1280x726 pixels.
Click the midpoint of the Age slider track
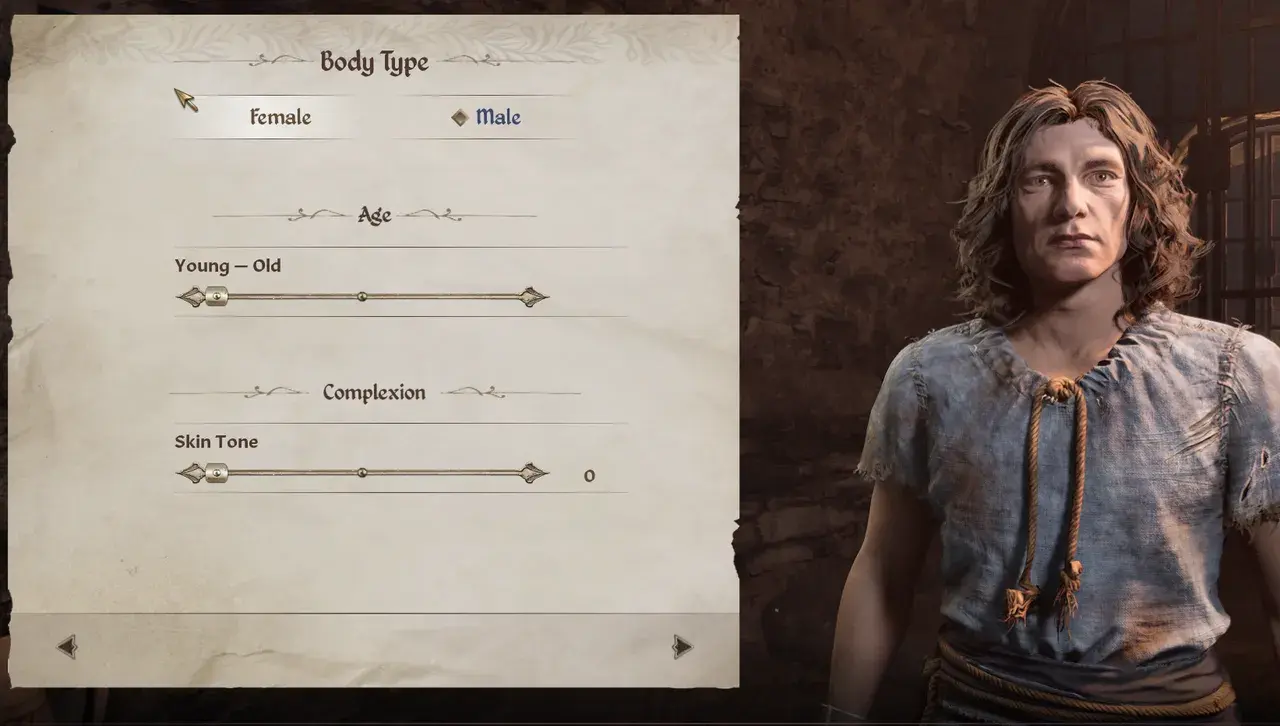point(361,296)
